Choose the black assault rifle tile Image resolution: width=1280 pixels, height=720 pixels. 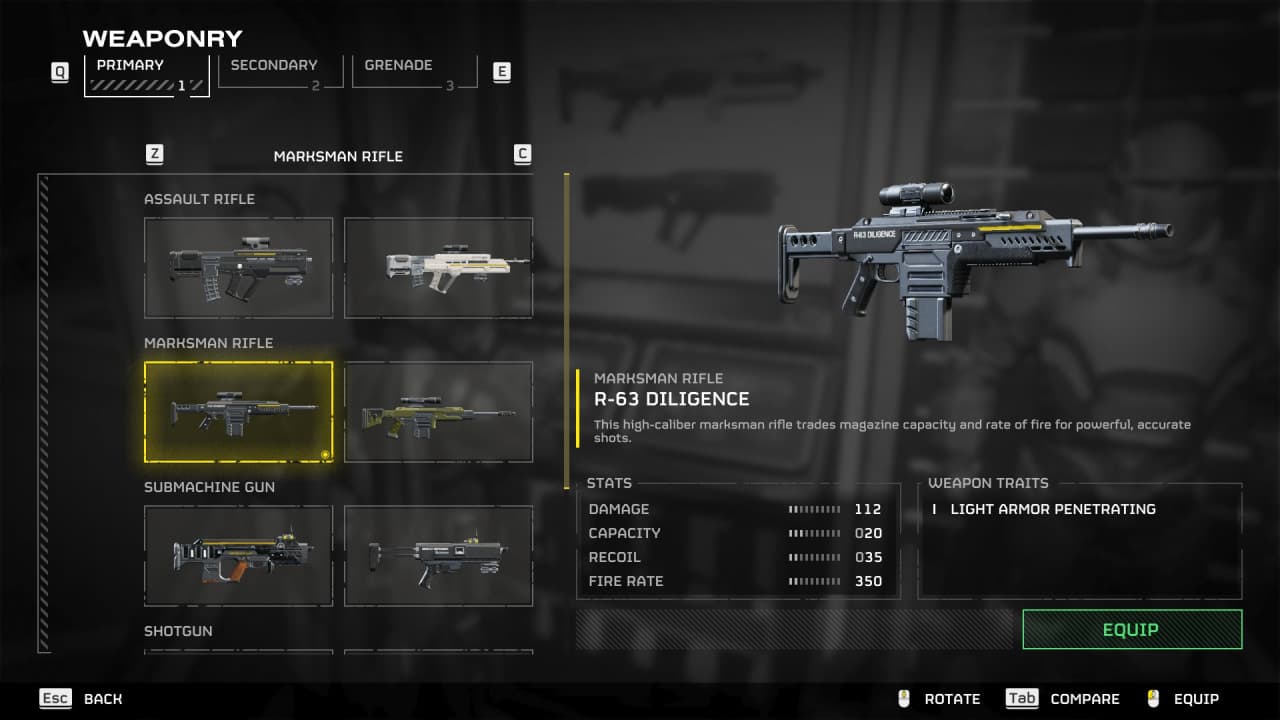[x=238, y=267]
